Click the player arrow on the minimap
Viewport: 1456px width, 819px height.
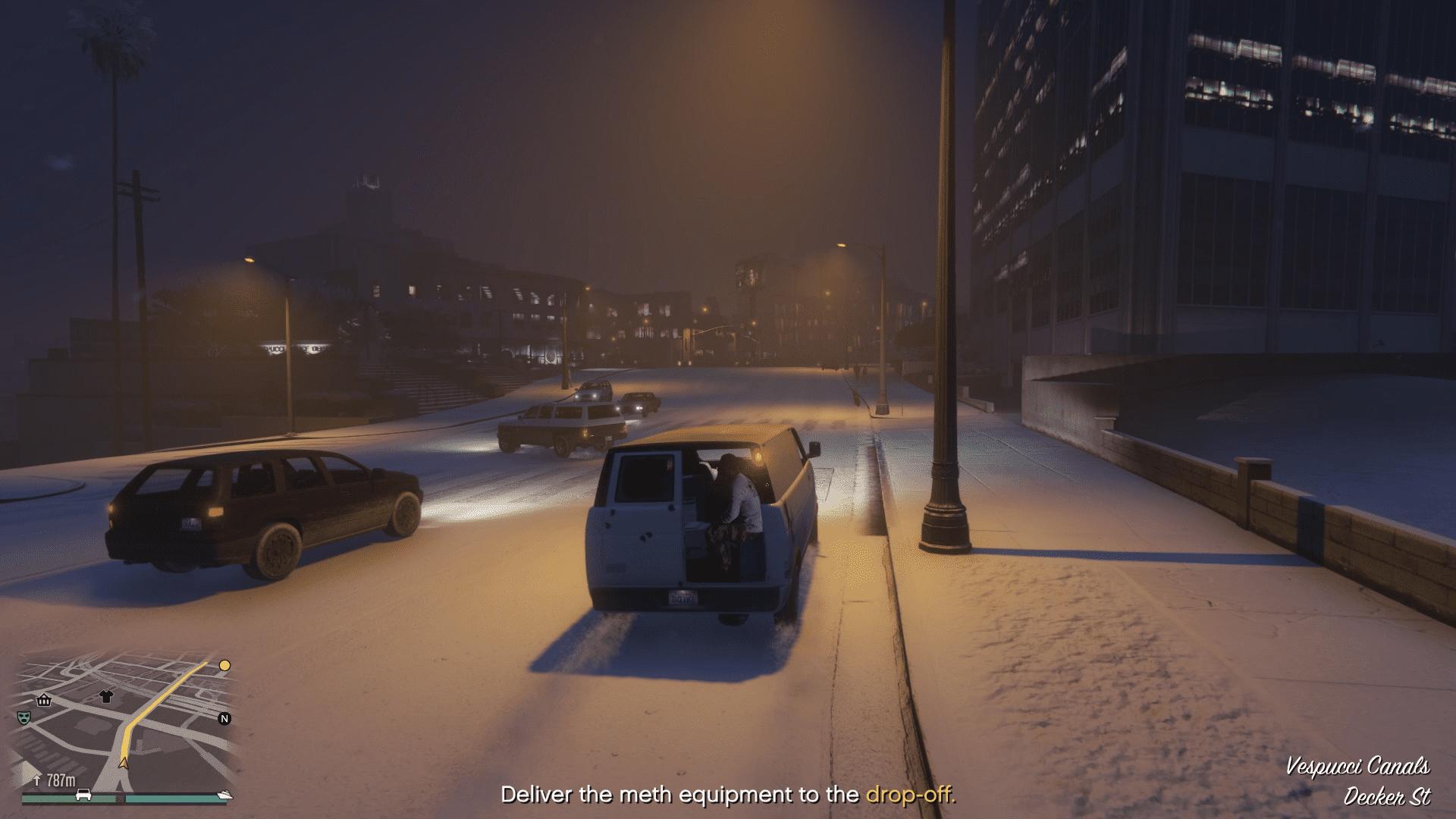pos(124,762)
